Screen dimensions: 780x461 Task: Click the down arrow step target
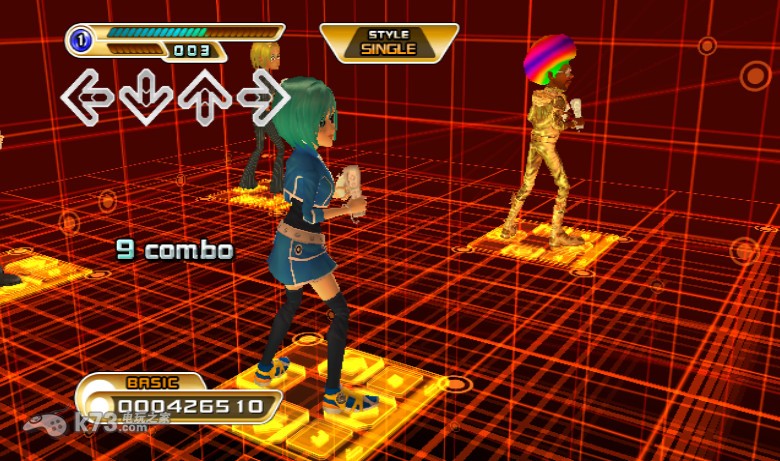[146, 97]
